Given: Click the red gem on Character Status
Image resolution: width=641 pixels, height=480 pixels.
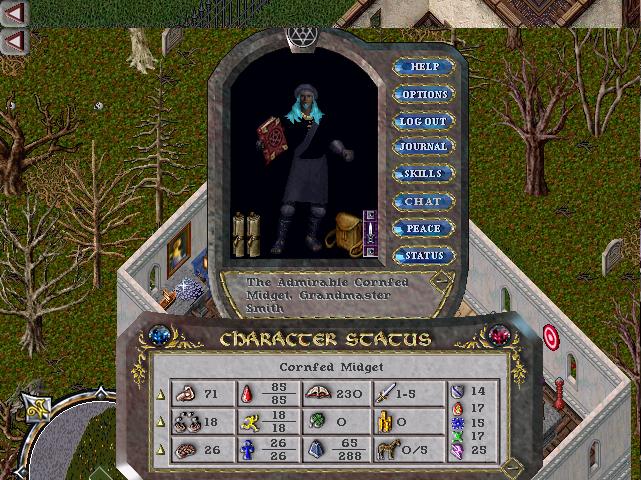Looking at the screenshot, I should click(x=497, y=334).
